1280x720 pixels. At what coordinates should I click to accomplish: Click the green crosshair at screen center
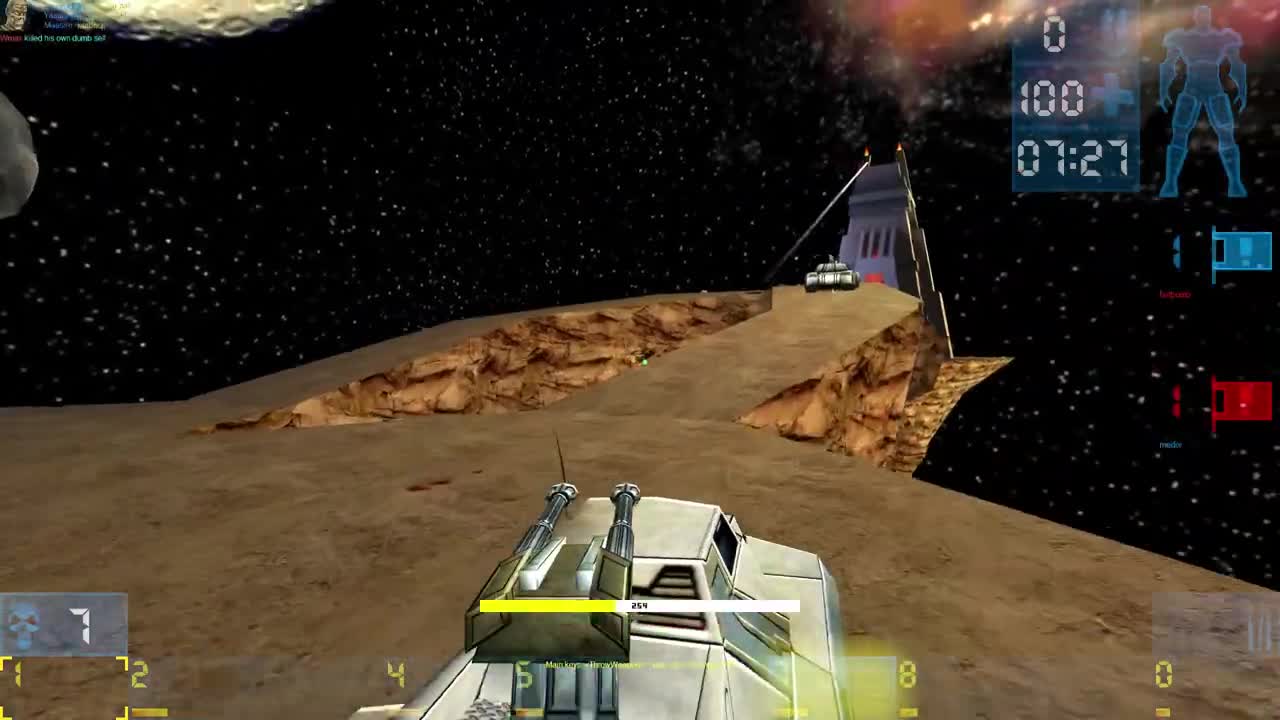[645, 362]
